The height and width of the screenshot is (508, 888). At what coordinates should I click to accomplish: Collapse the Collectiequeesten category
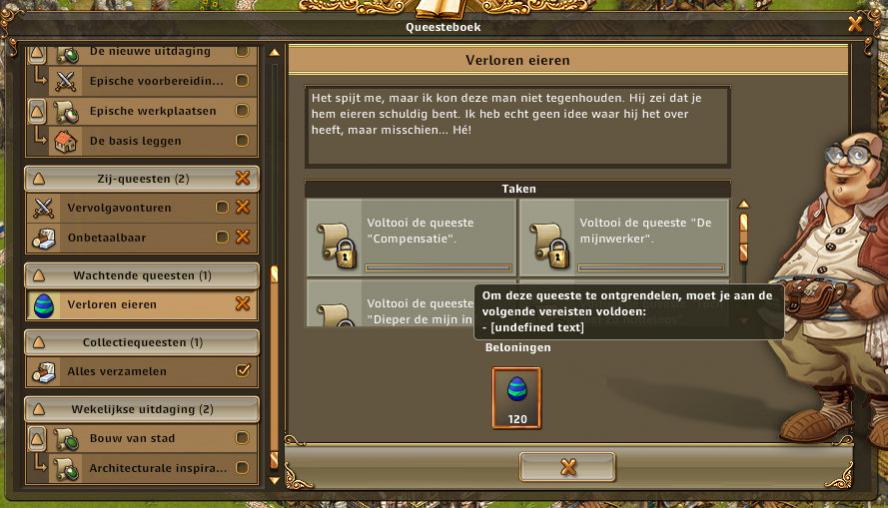pos(40,342)
